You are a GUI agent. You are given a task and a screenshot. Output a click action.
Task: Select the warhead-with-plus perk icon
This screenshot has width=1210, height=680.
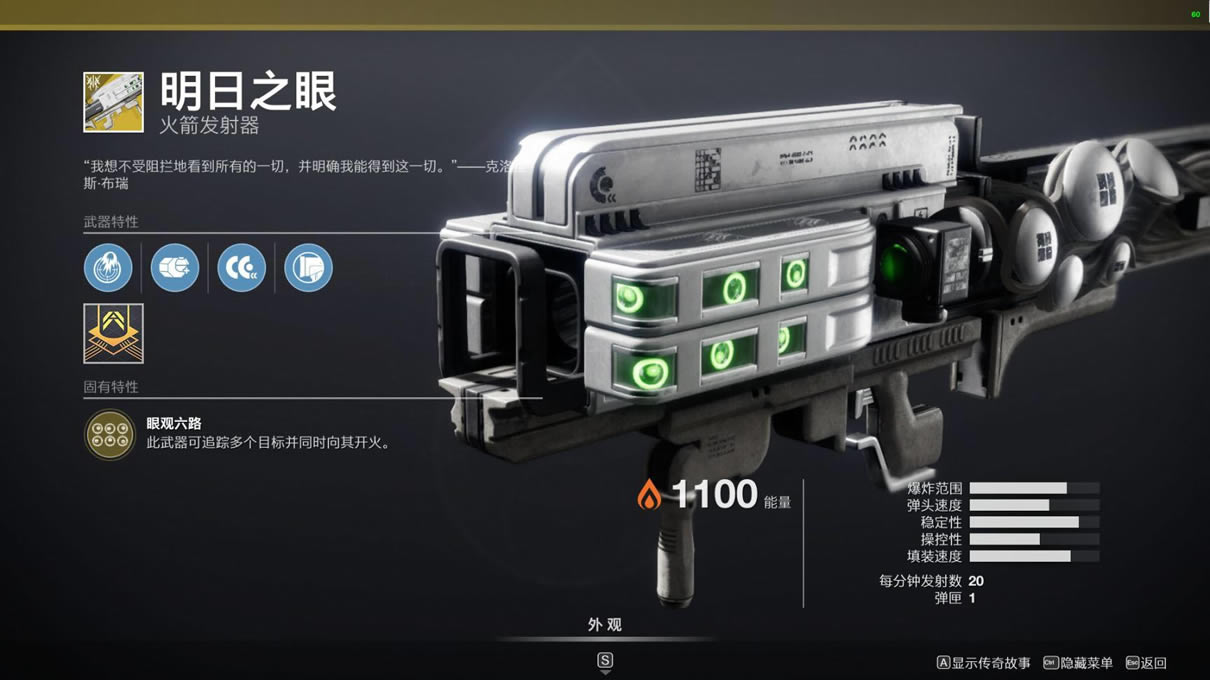(x=175, y=268)
